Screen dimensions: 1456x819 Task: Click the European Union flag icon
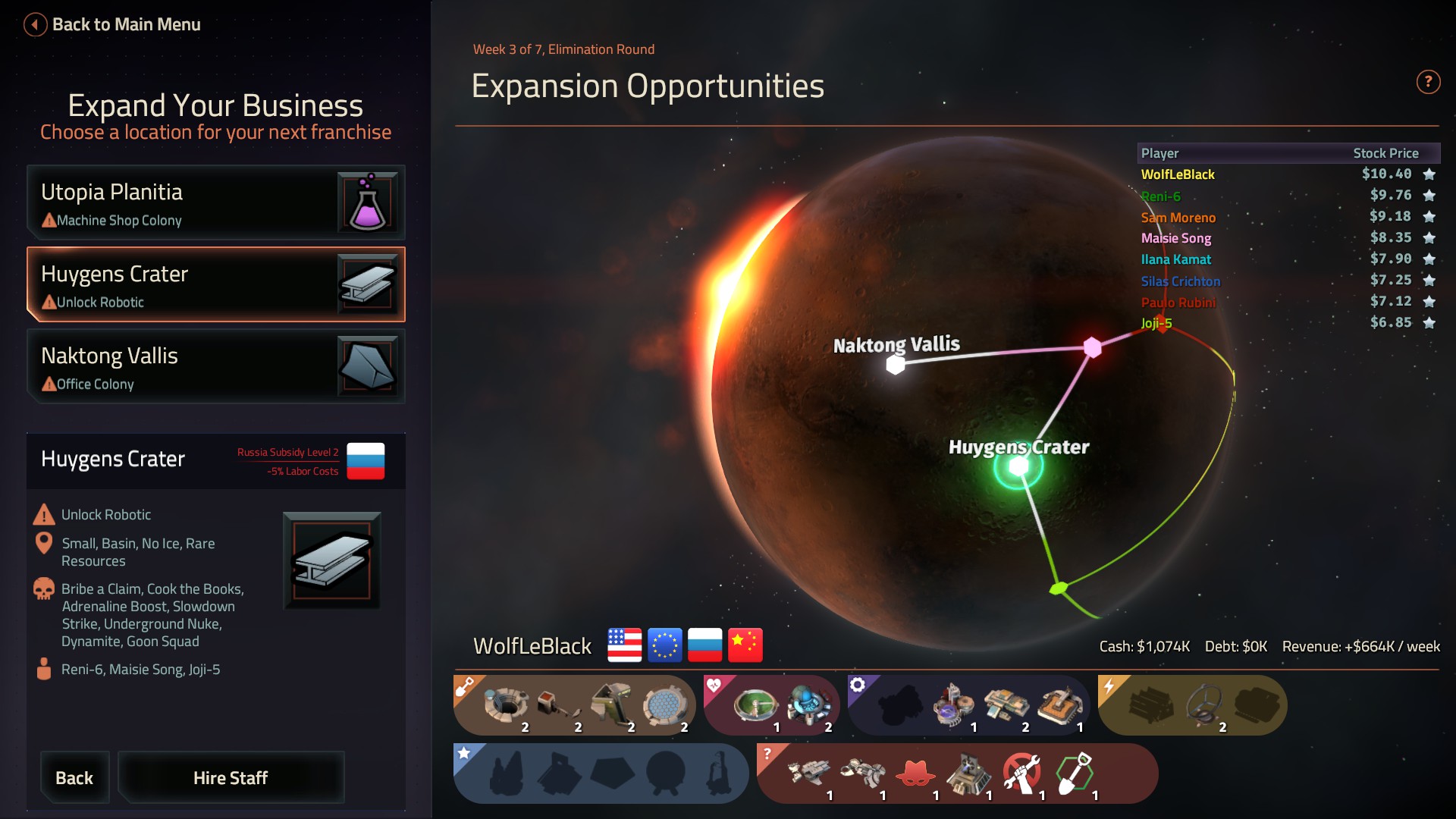coord(664,645)
